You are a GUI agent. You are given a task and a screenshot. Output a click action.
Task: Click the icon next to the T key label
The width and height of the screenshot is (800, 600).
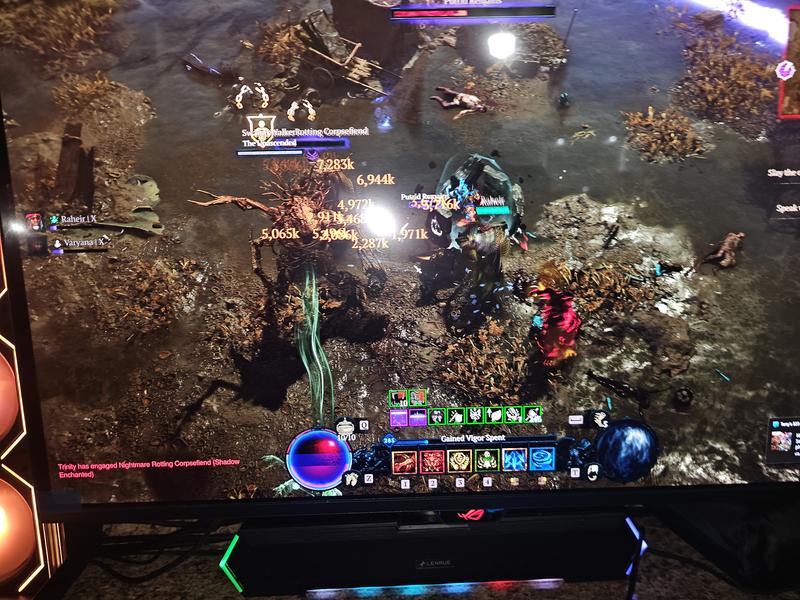tap(593, 472)
